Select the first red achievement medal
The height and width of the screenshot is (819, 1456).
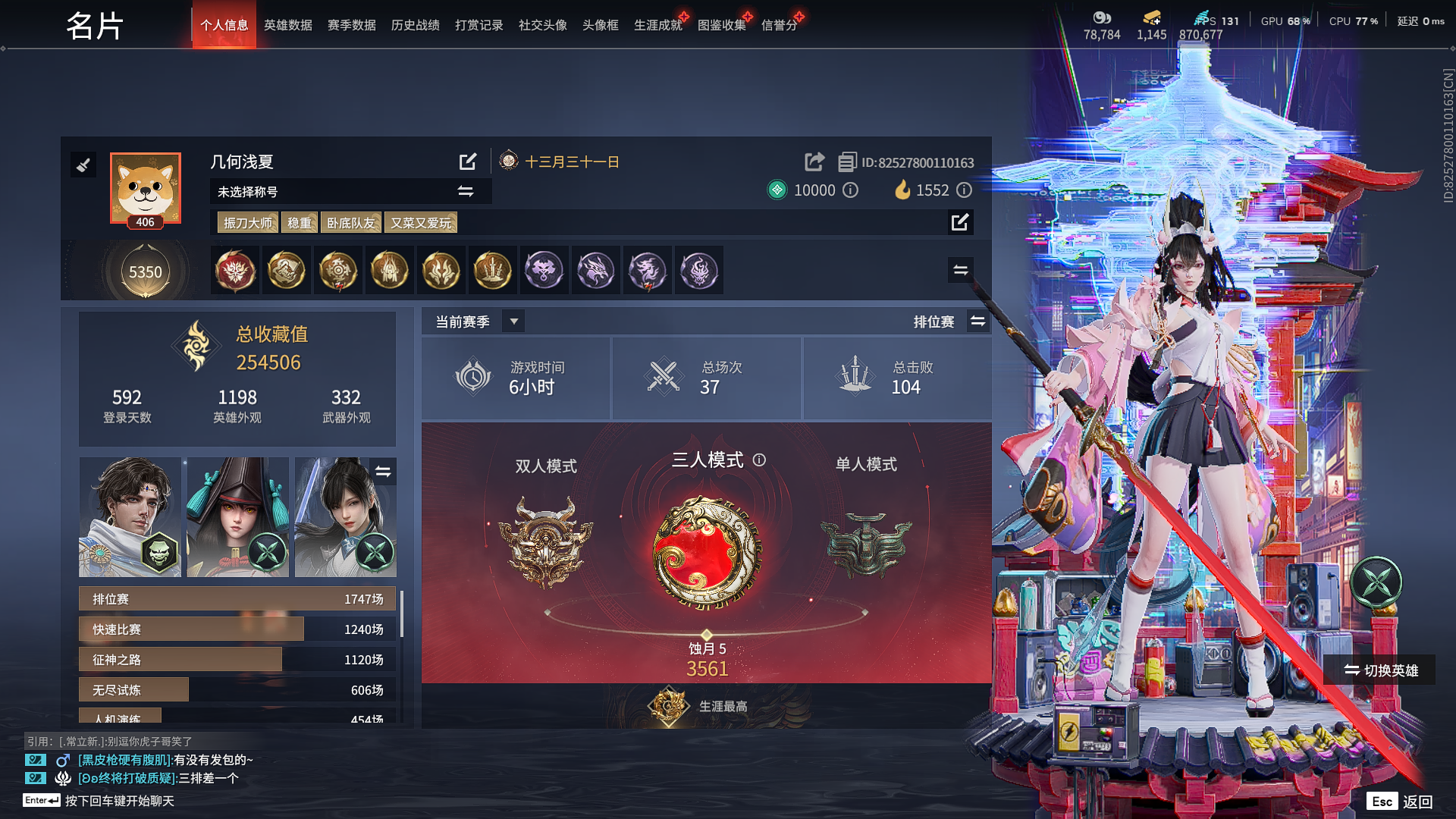pos(235,270)
